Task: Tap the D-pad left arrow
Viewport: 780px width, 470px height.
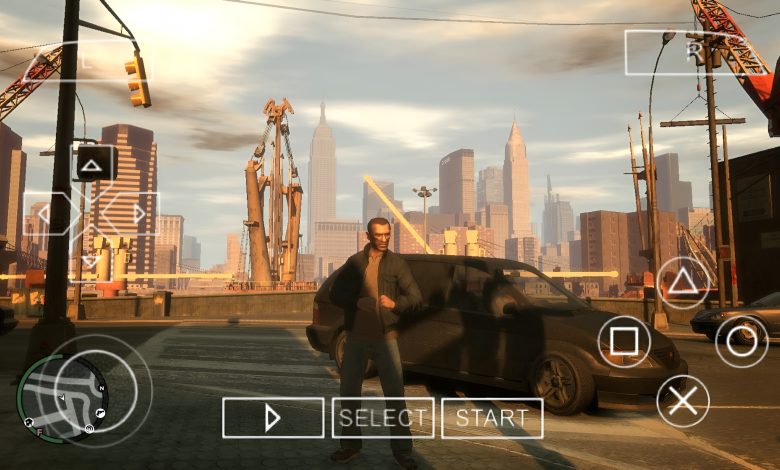Action: tap(45, 214)
